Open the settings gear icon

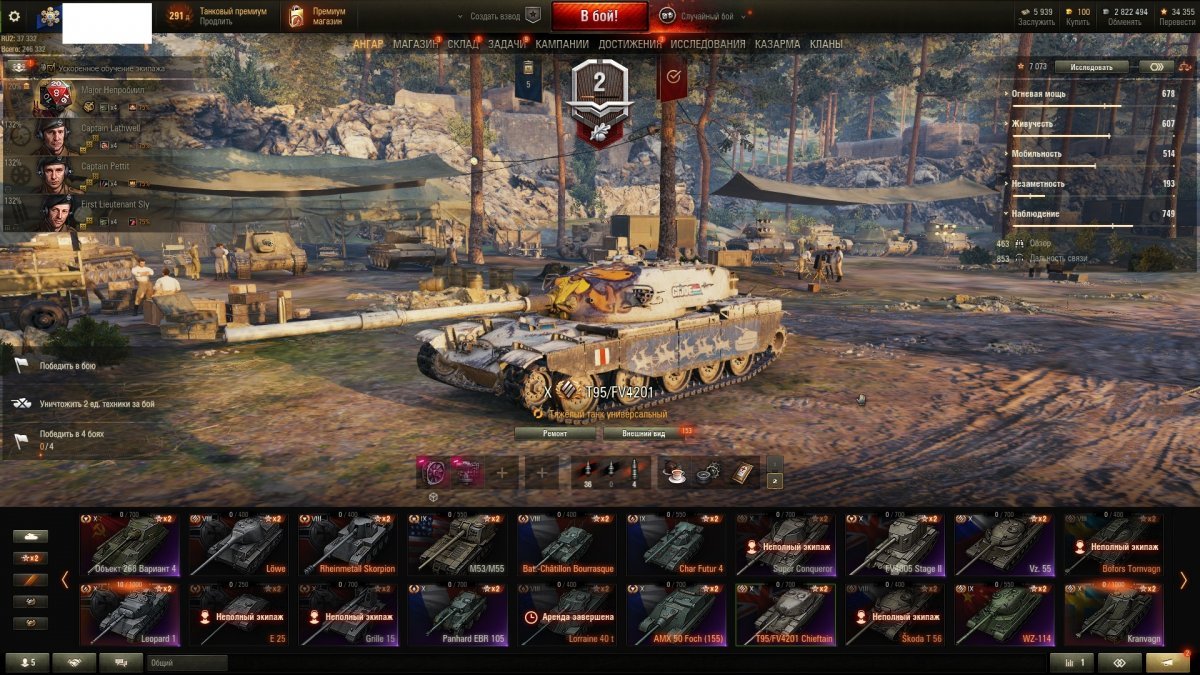coord(16,16)
